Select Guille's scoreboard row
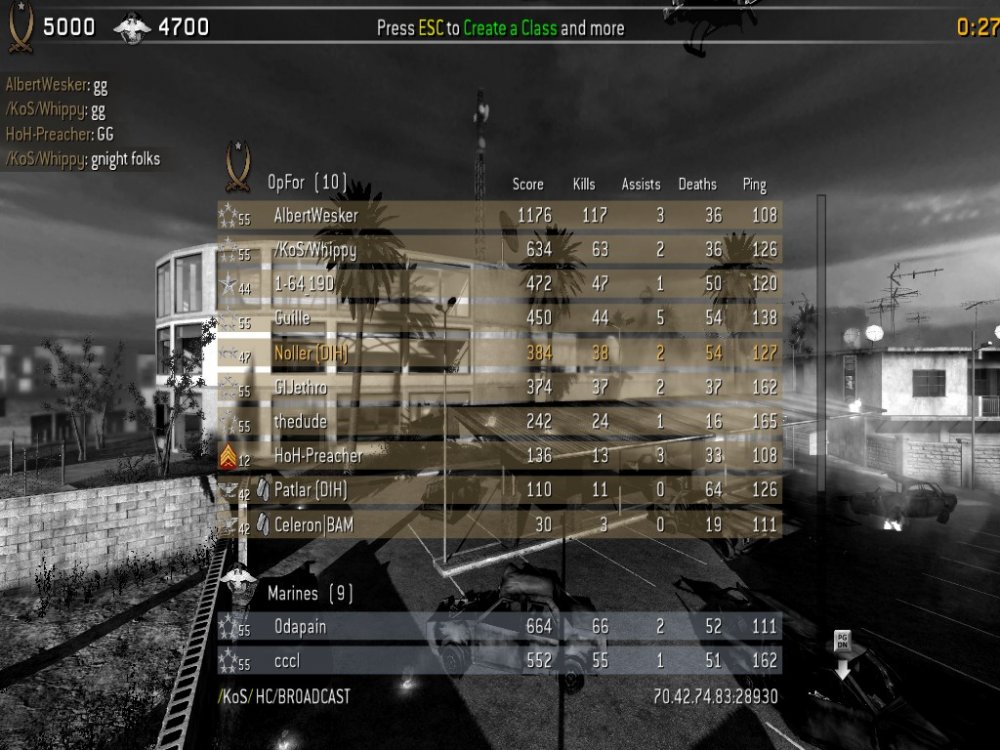 [498, 319]
